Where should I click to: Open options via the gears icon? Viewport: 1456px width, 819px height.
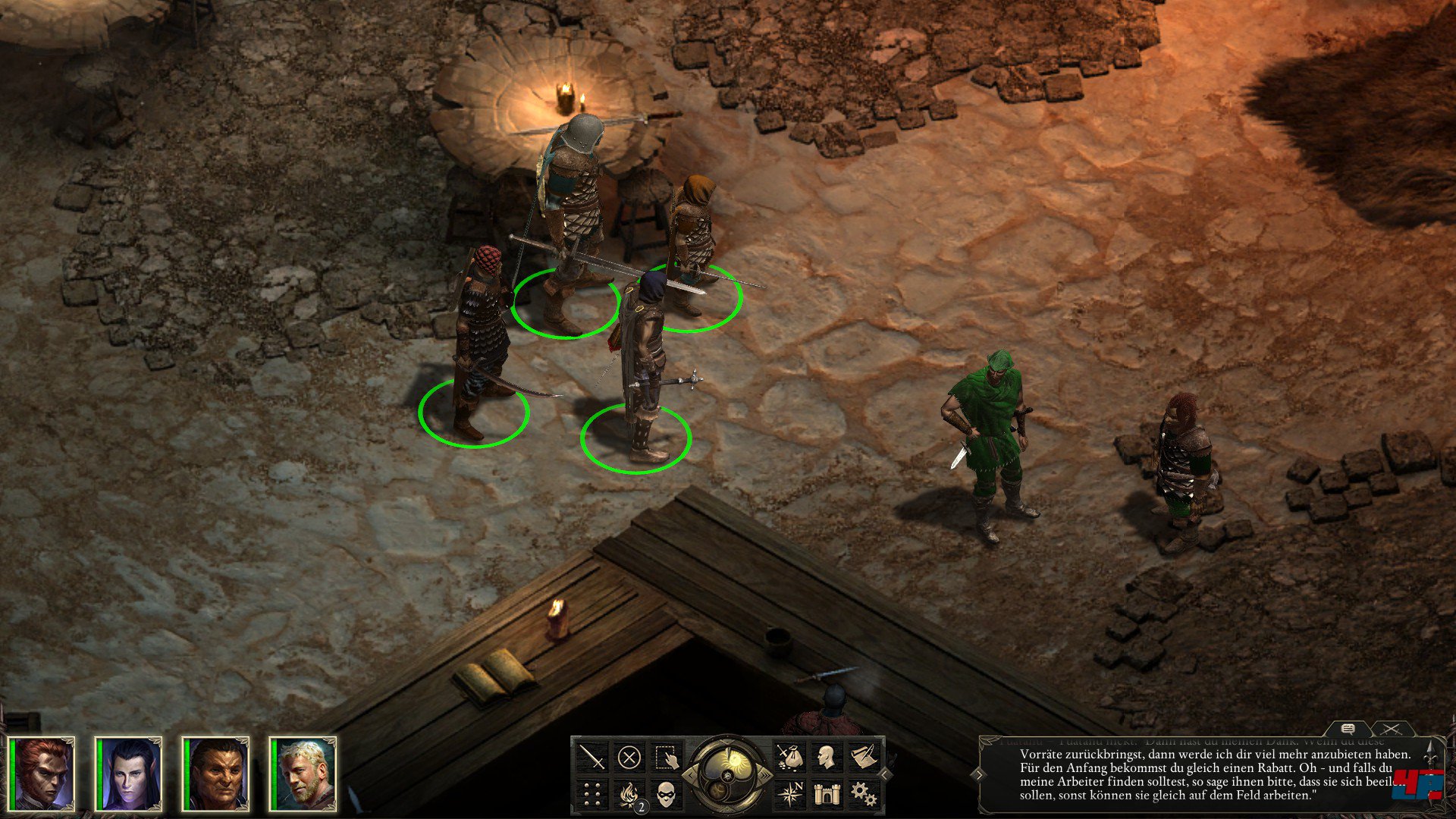[863, 794]
